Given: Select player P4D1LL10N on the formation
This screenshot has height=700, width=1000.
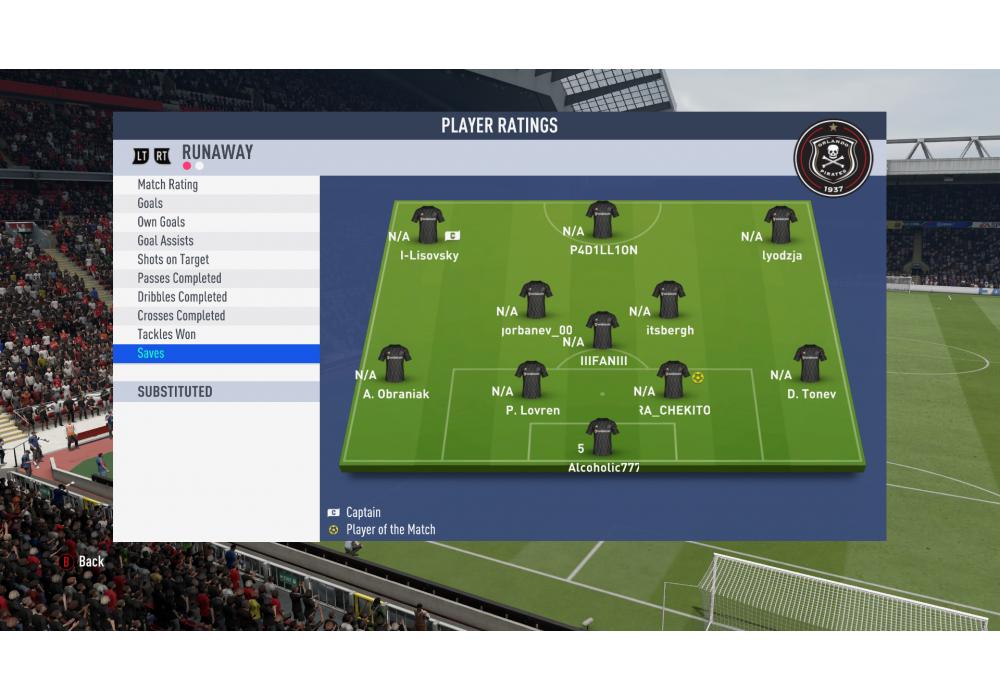Looking at the screenshot, I should [603, 220].
